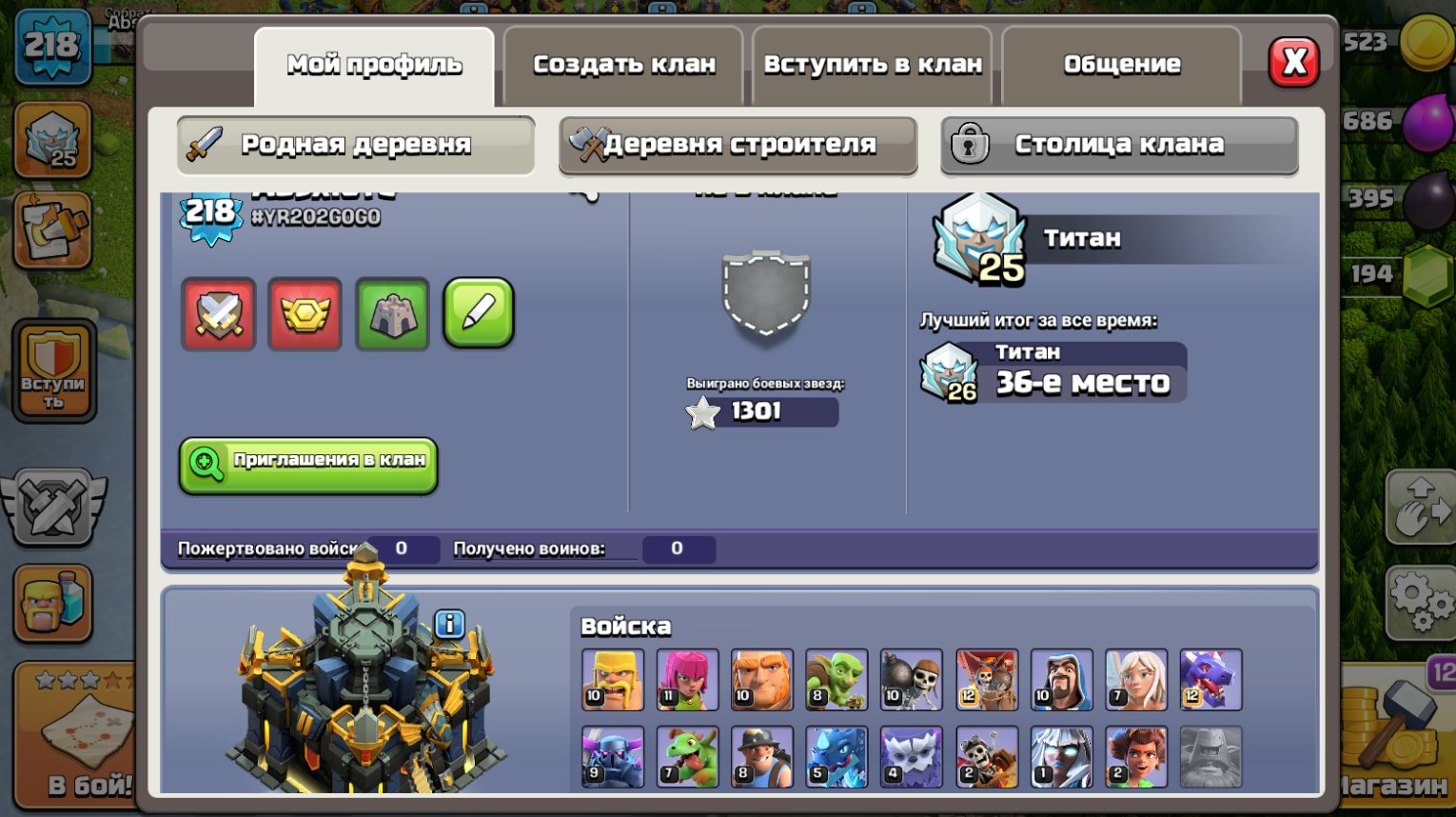Image resolution: width=1456 pixels, height=817 pixels.
Task: Select the Electro Dragon troop thumbnail
Action: point(836,756)
